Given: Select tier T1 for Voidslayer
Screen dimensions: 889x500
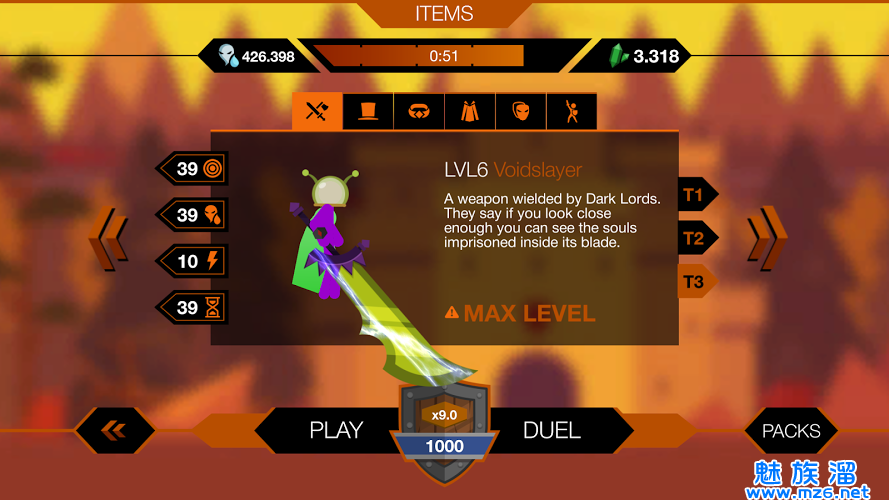Looking at the screenshot, I should pyautogui.click(x=695, y=194).
